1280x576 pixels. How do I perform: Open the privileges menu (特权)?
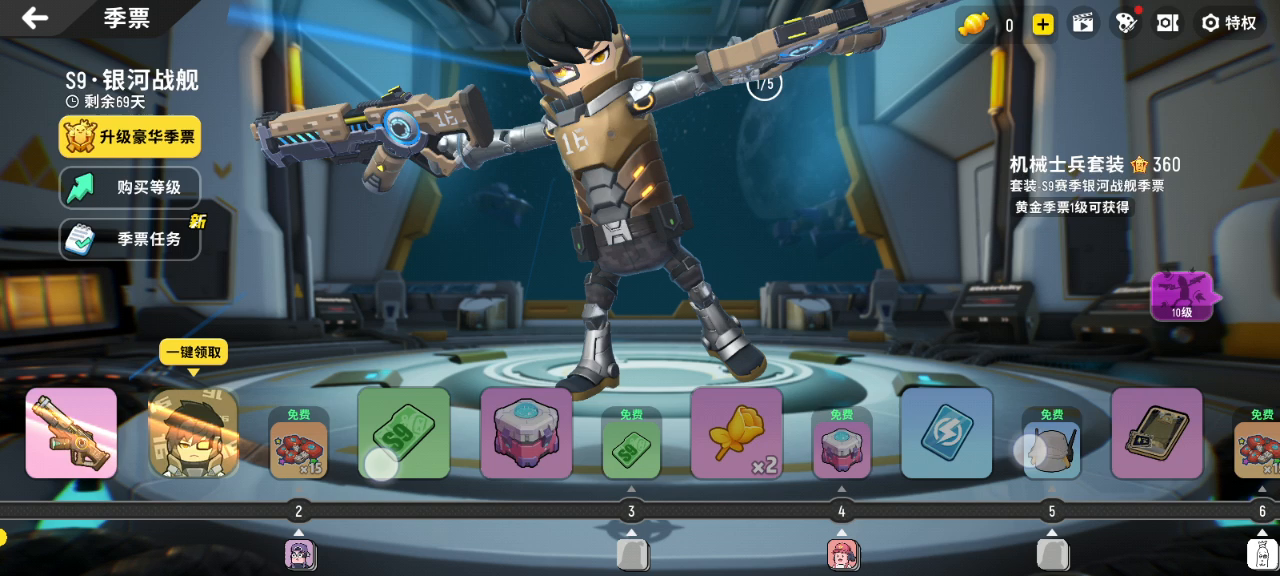pos(1229,23)
